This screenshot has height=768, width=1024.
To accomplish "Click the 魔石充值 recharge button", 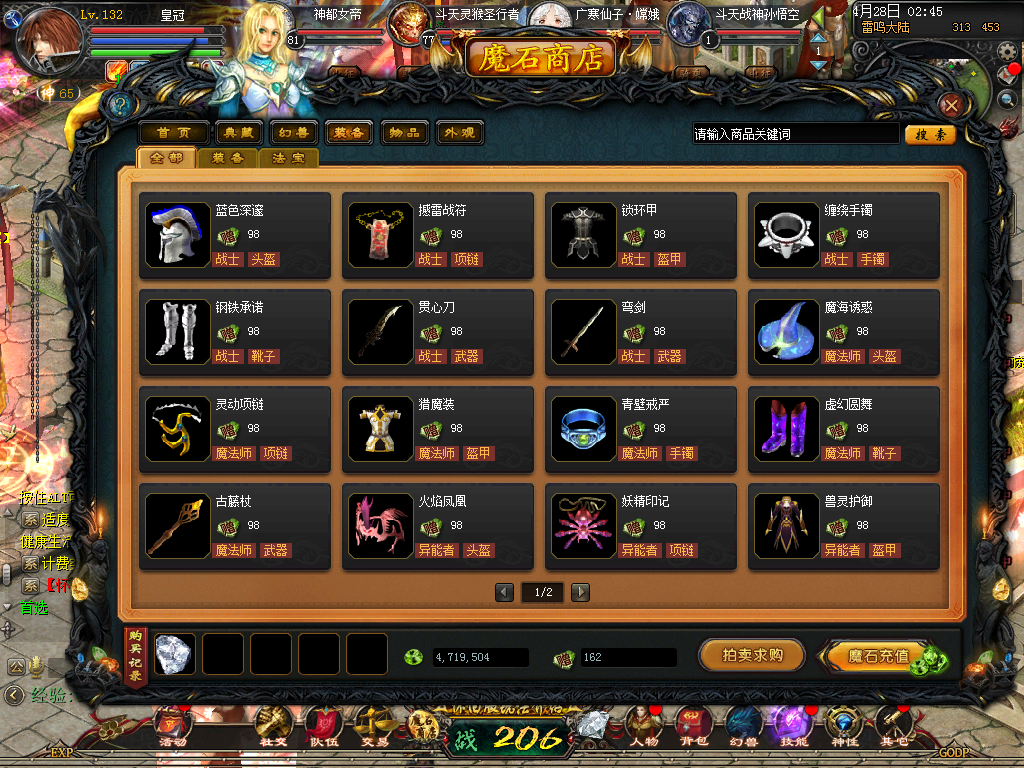I will click(x=878, y=656).
